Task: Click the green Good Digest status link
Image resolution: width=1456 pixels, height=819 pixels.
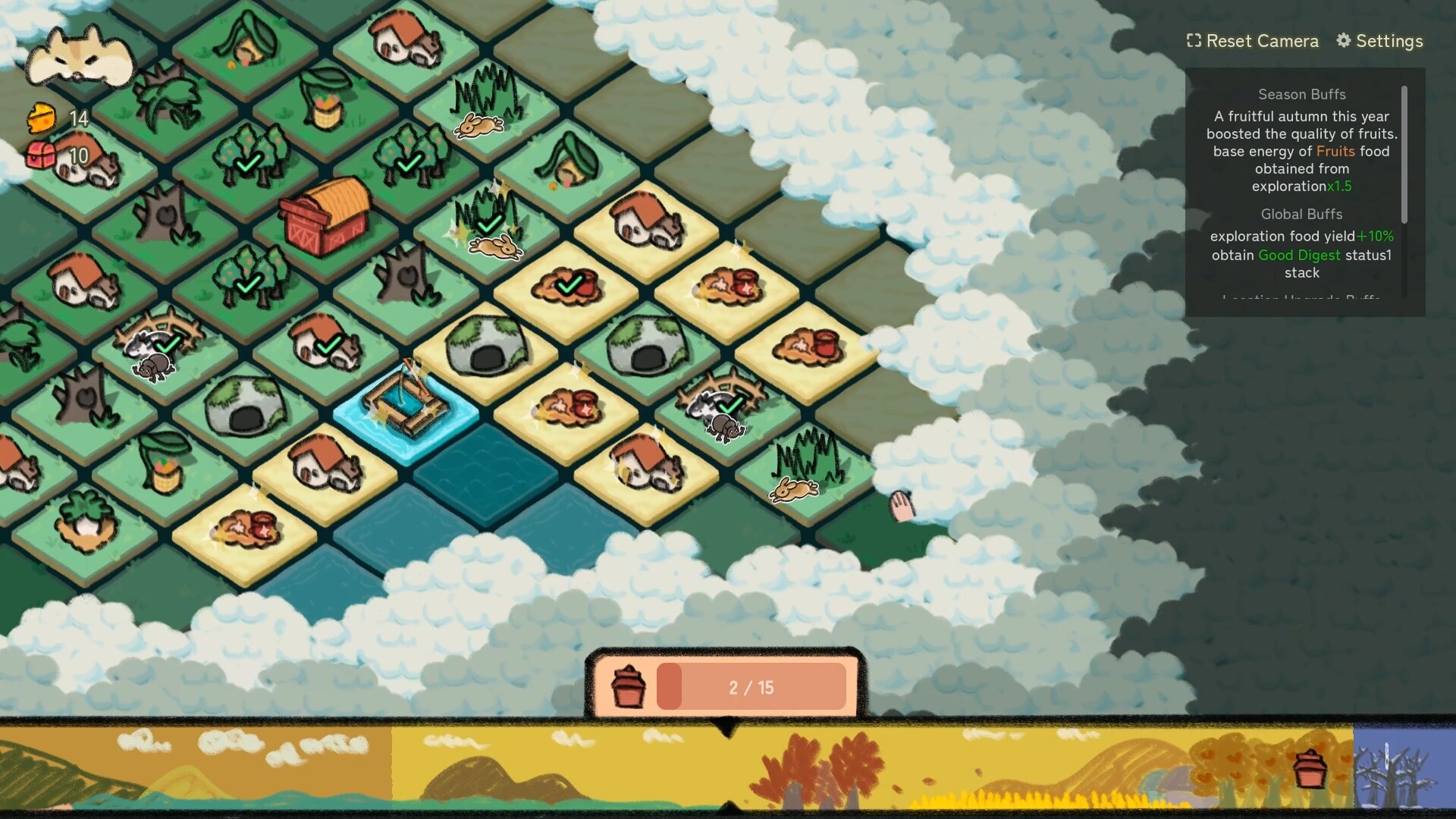Action: (1298, 255)
